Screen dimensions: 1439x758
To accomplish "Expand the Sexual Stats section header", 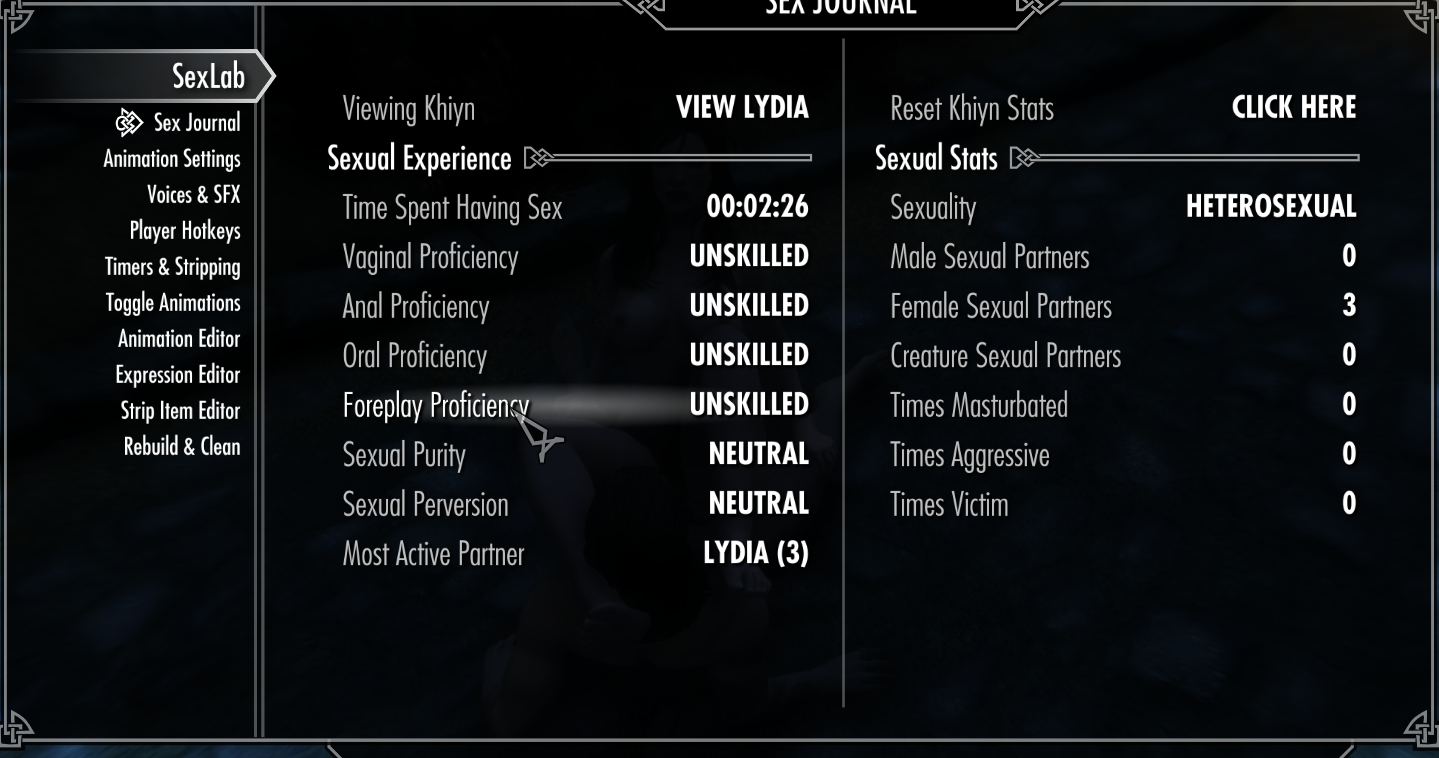I will point(936,157).
